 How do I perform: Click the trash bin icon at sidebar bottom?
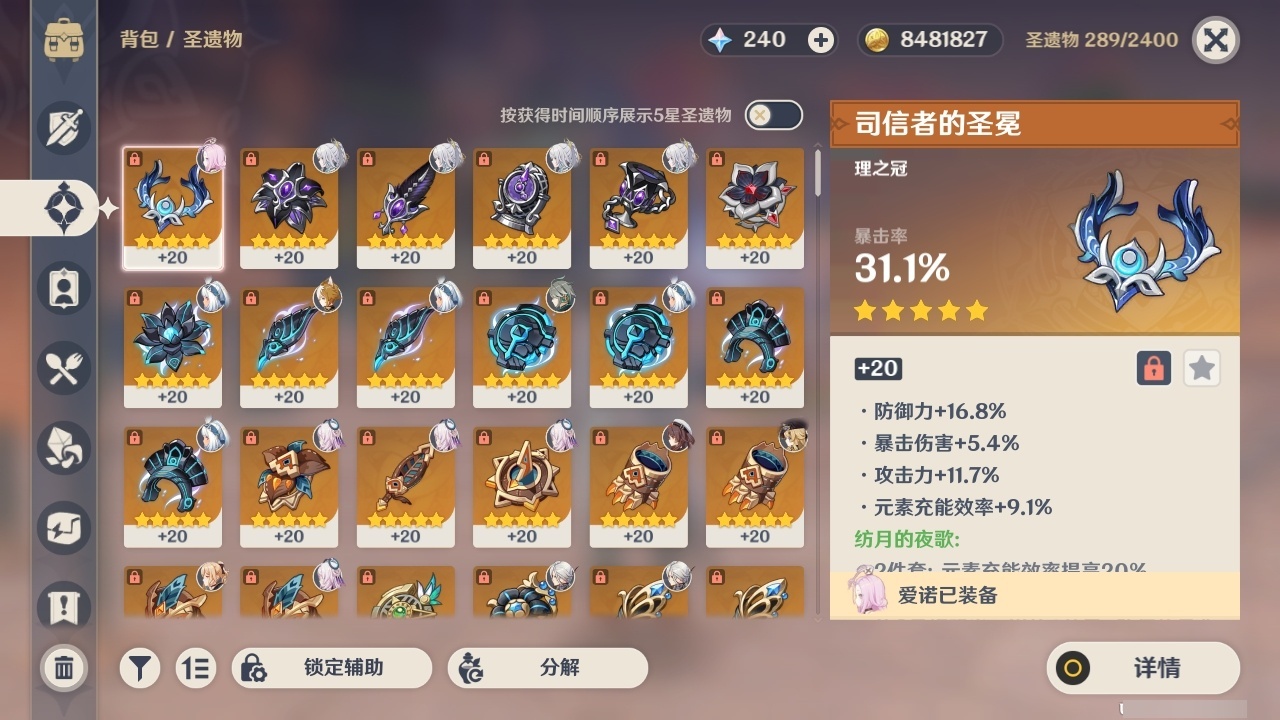tap(63, 668)
